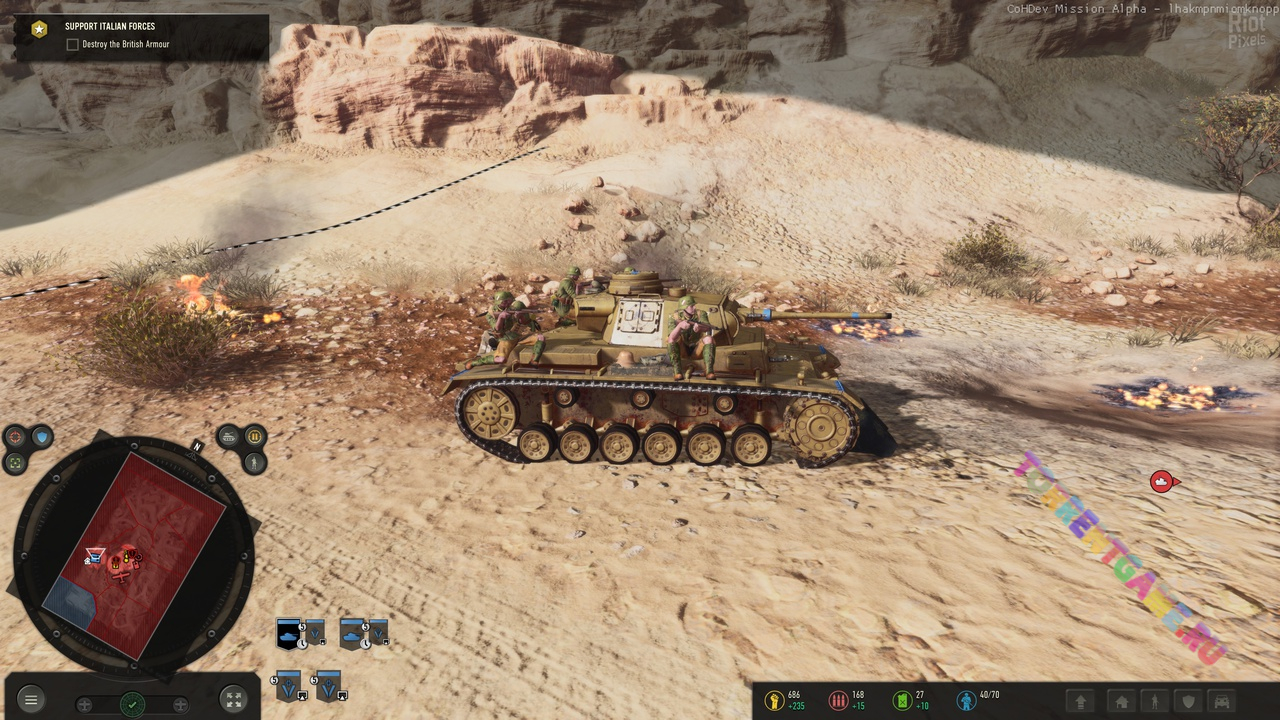This screenshot has width=1280, height=720.
Task: Open the house building button
Action: pos(1122,702)
